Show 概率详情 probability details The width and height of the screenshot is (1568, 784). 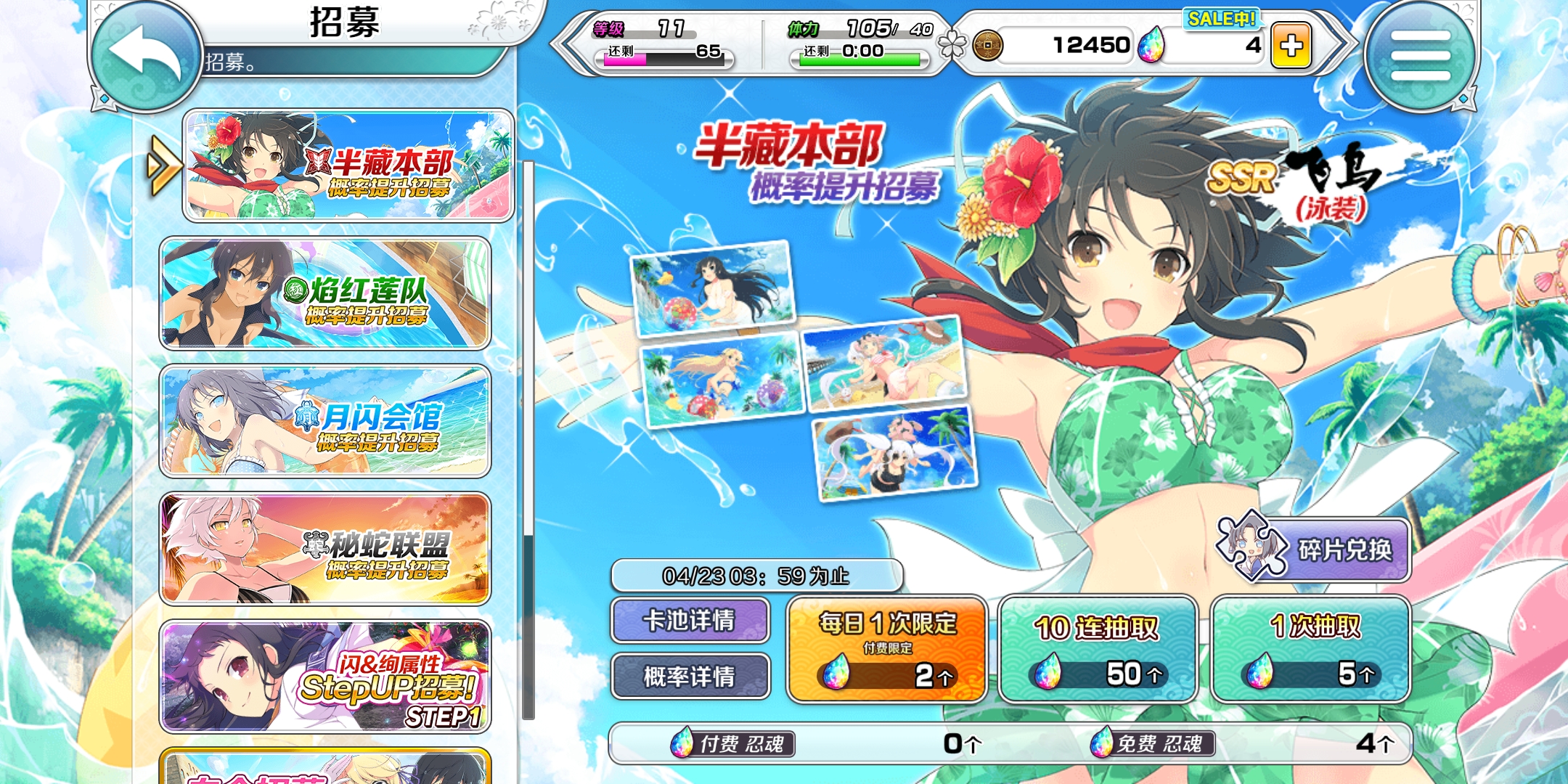(690, 677)
